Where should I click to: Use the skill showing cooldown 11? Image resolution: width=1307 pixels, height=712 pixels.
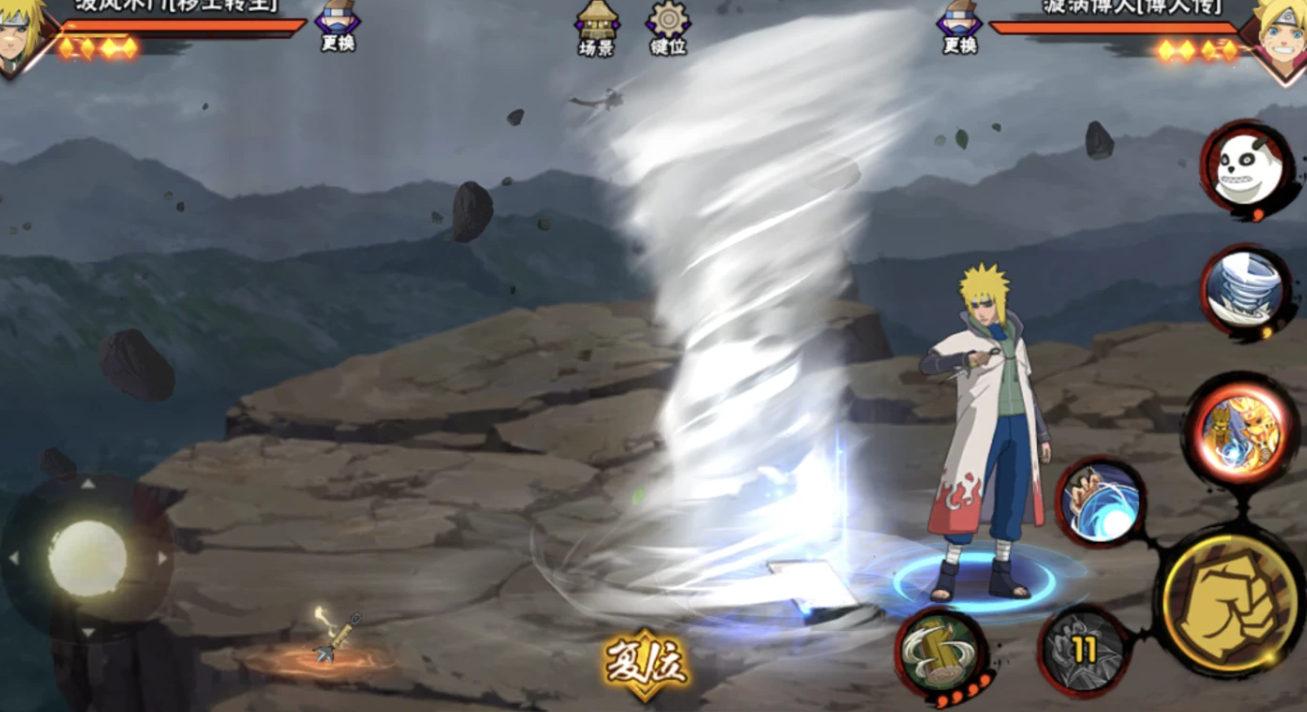(1083, 651)
